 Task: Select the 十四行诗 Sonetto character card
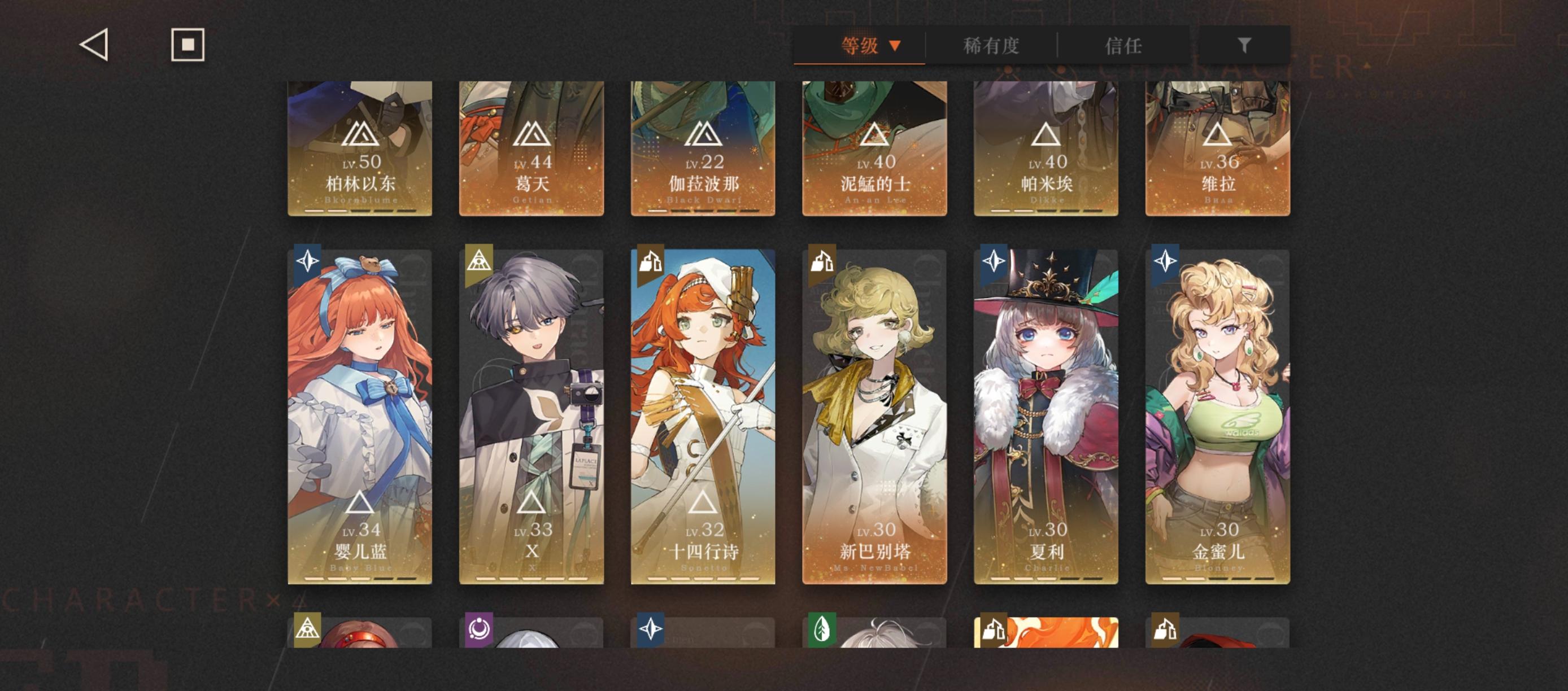704,414
